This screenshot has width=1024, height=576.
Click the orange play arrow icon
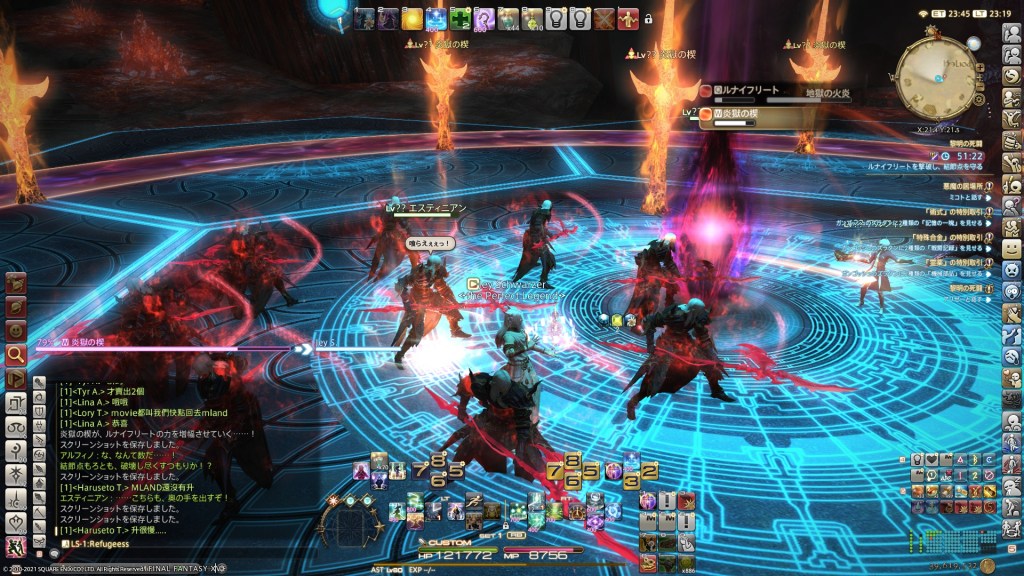pos(16,379)
